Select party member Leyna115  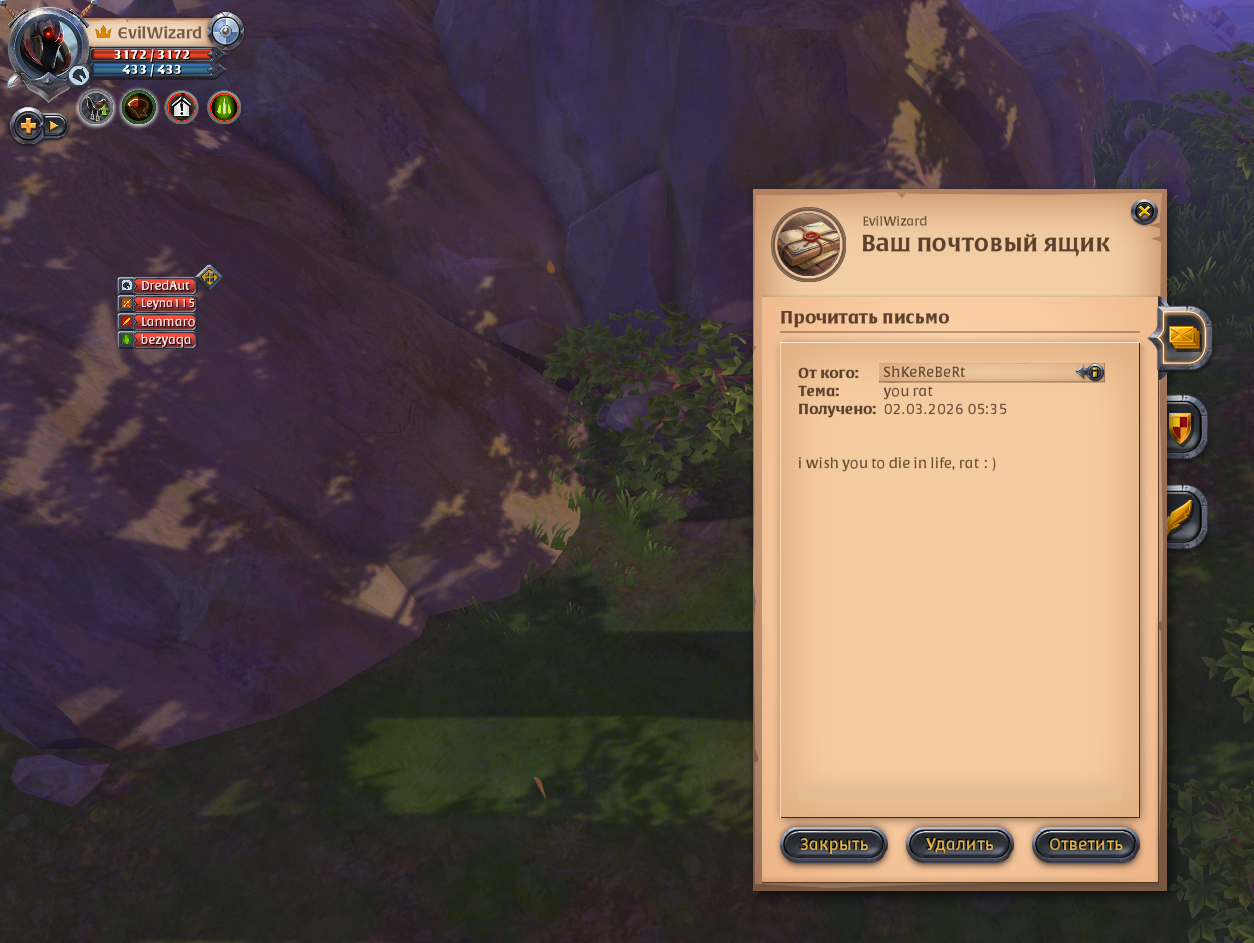[x=163, y=304]
